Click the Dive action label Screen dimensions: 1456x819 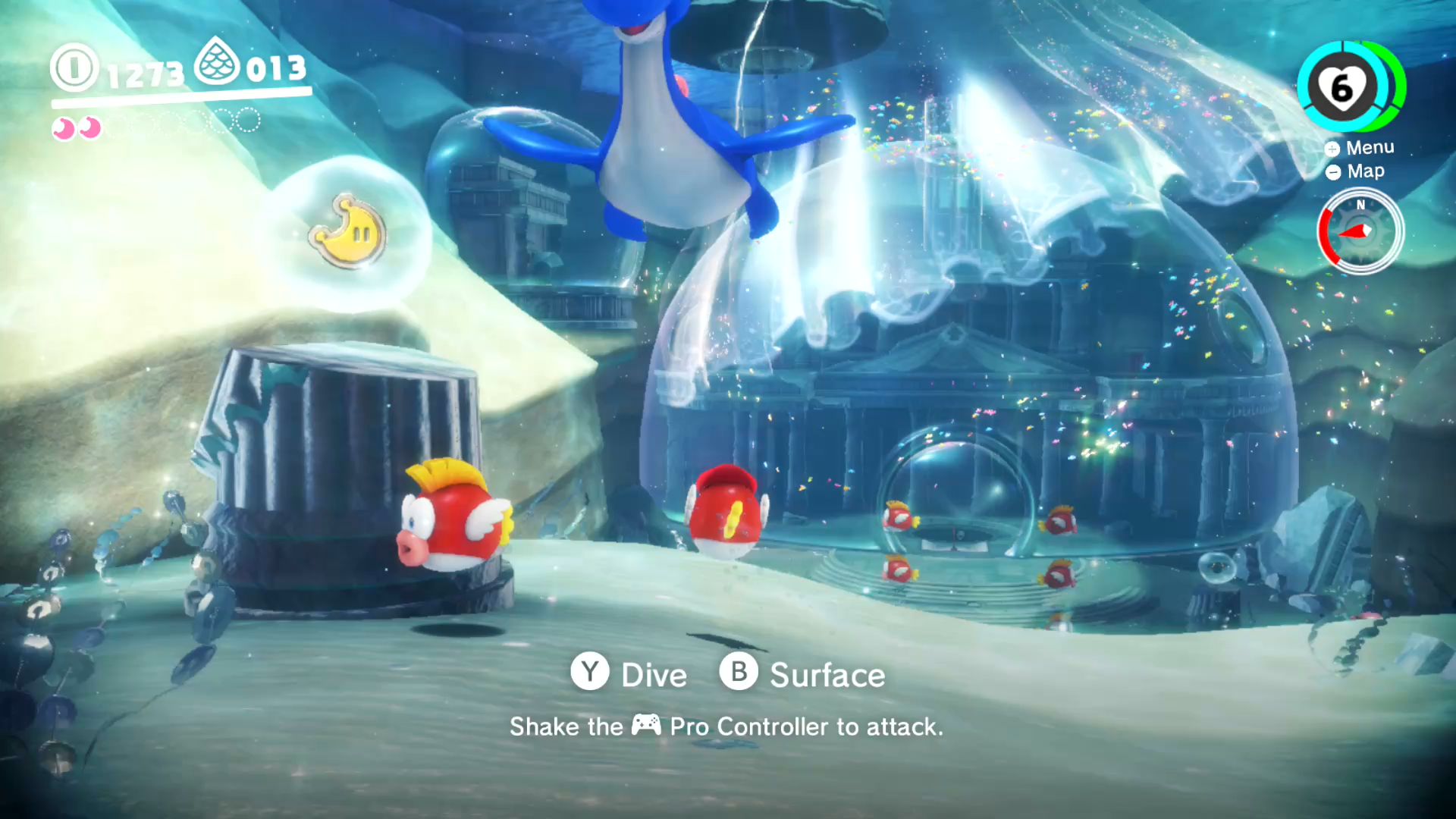653,674
